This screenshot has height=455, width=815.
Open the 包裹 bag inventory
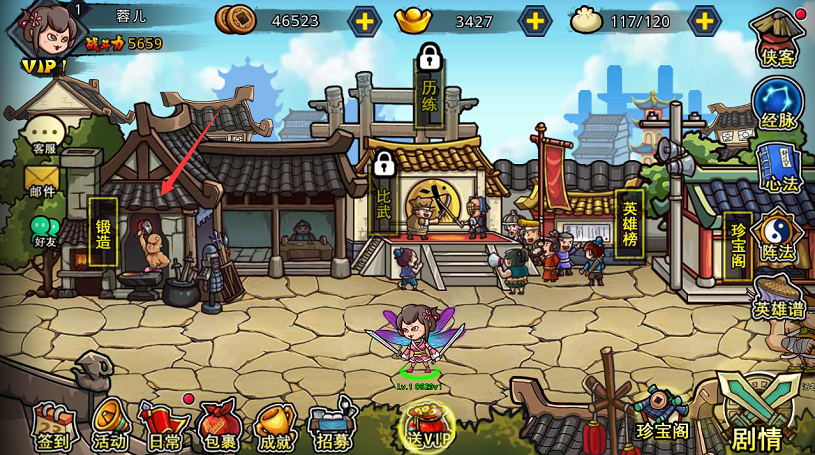pos(218,424)
